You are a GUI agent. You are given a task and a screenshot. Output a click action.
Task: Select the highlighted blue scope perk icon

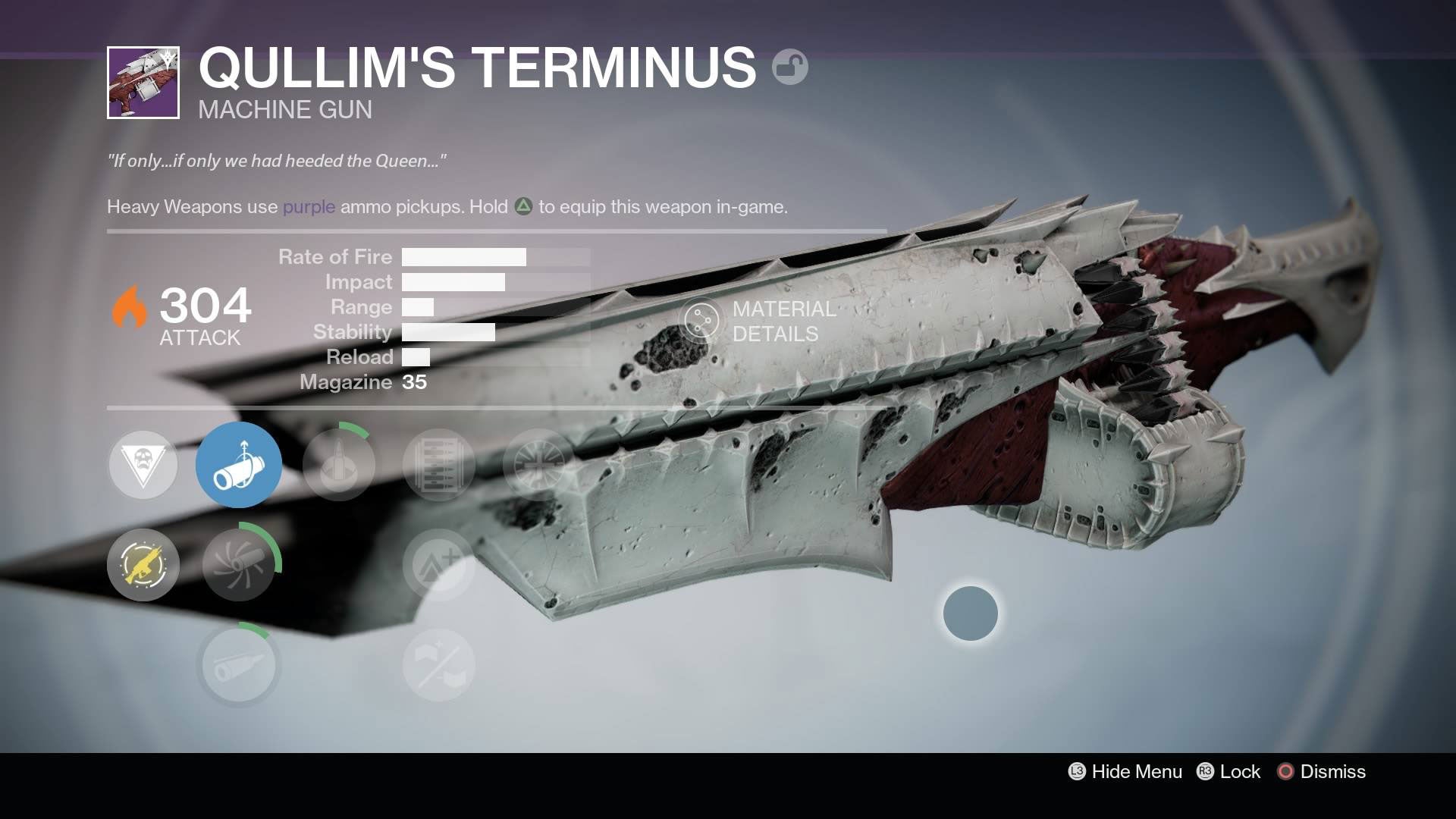[239, 465]
